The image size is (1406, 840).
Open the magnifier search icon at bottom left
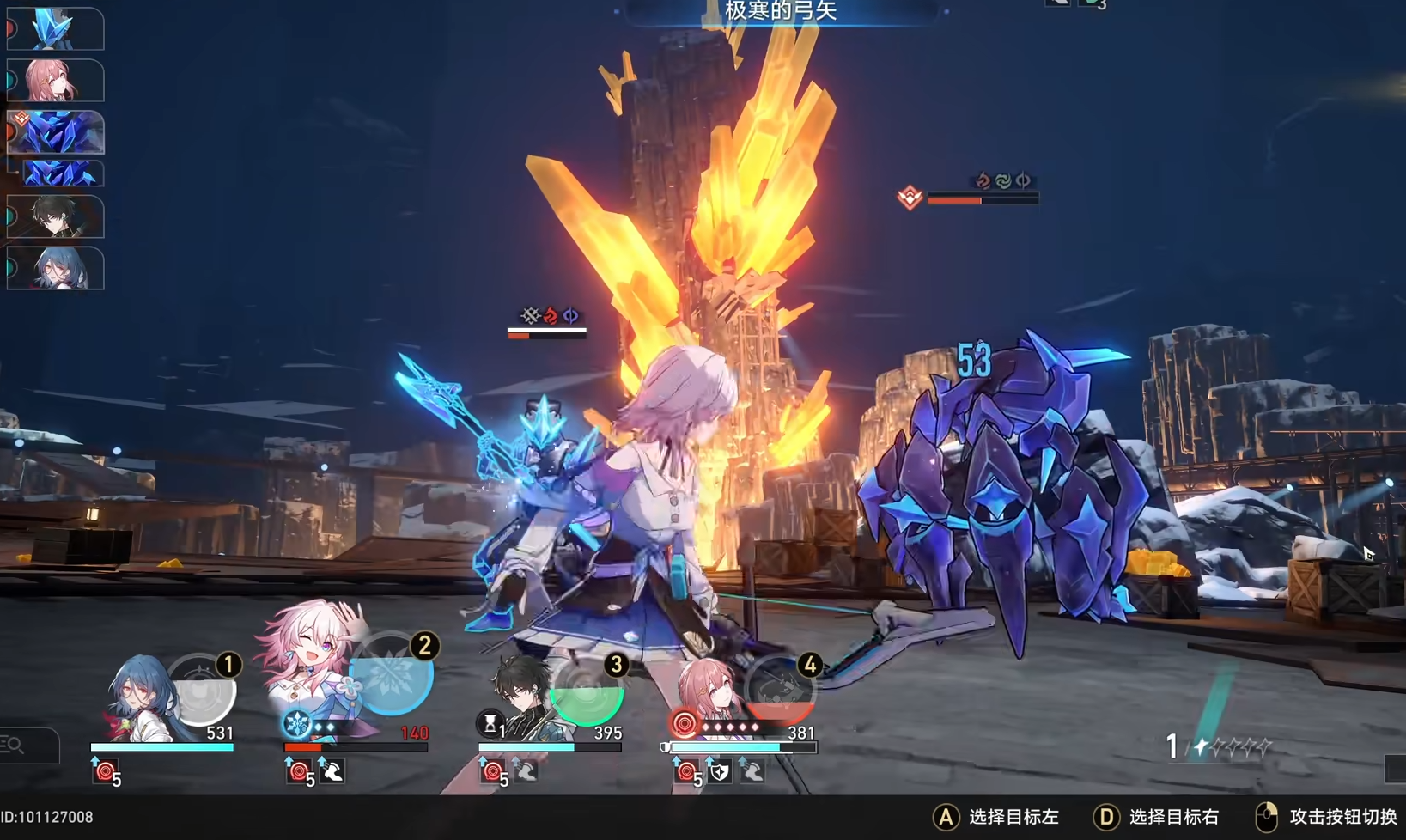click(x=15, y=746)
